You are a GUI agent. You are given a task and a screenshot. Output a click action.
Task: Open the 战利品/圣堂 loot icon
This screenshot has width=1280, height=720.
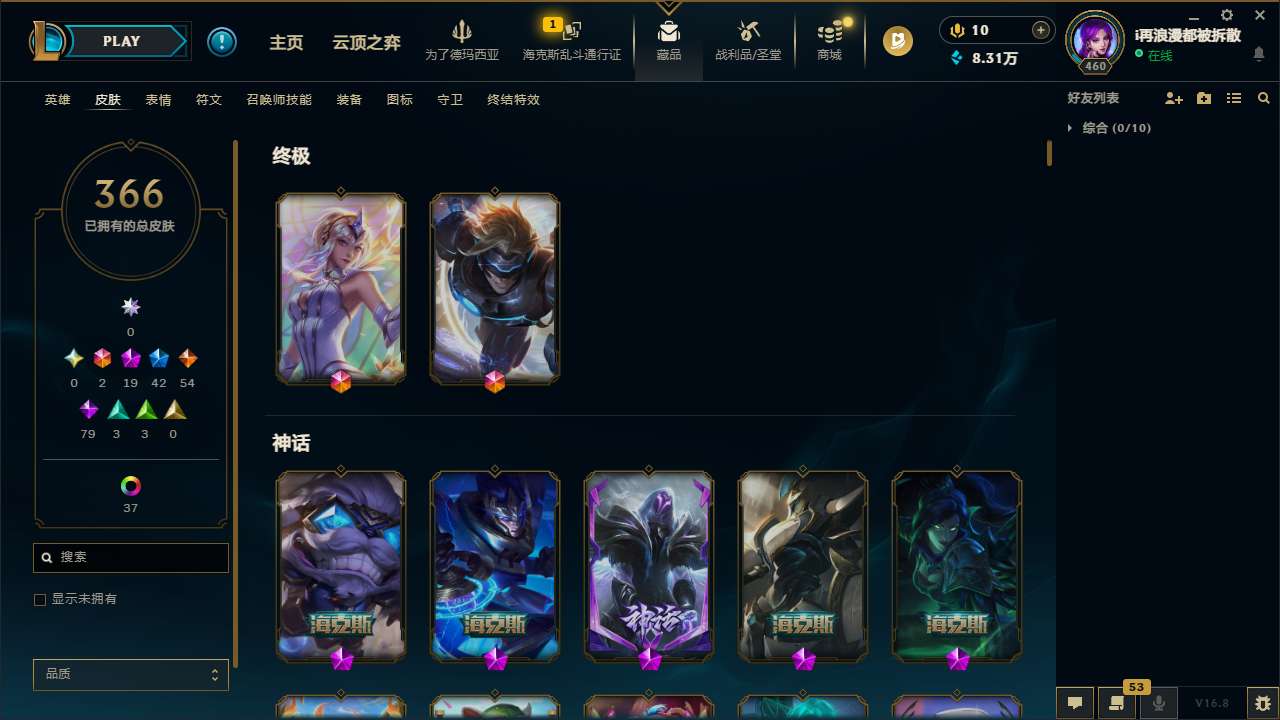(748, 32)
